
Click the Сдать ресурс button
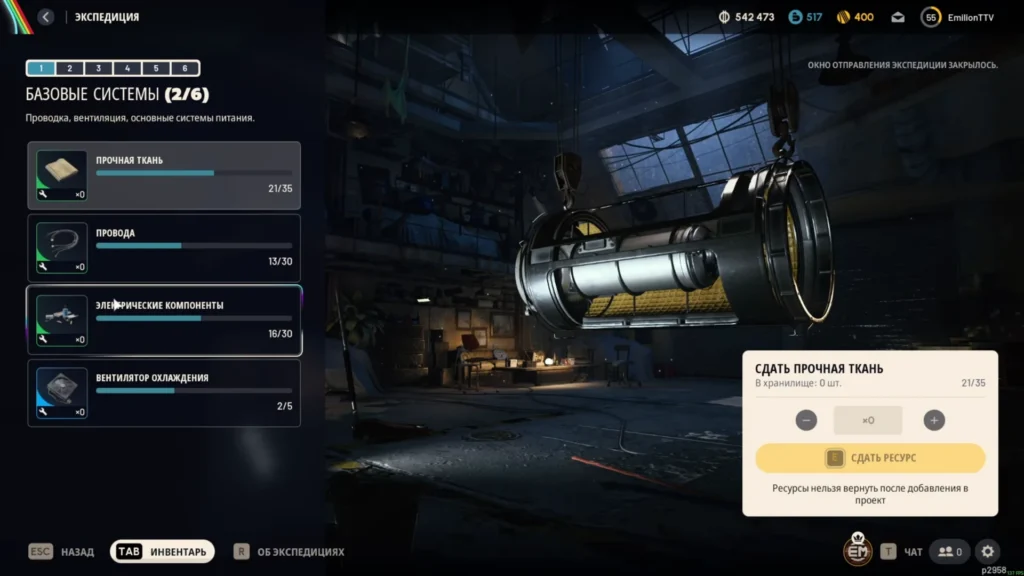(x=870, y=458)
